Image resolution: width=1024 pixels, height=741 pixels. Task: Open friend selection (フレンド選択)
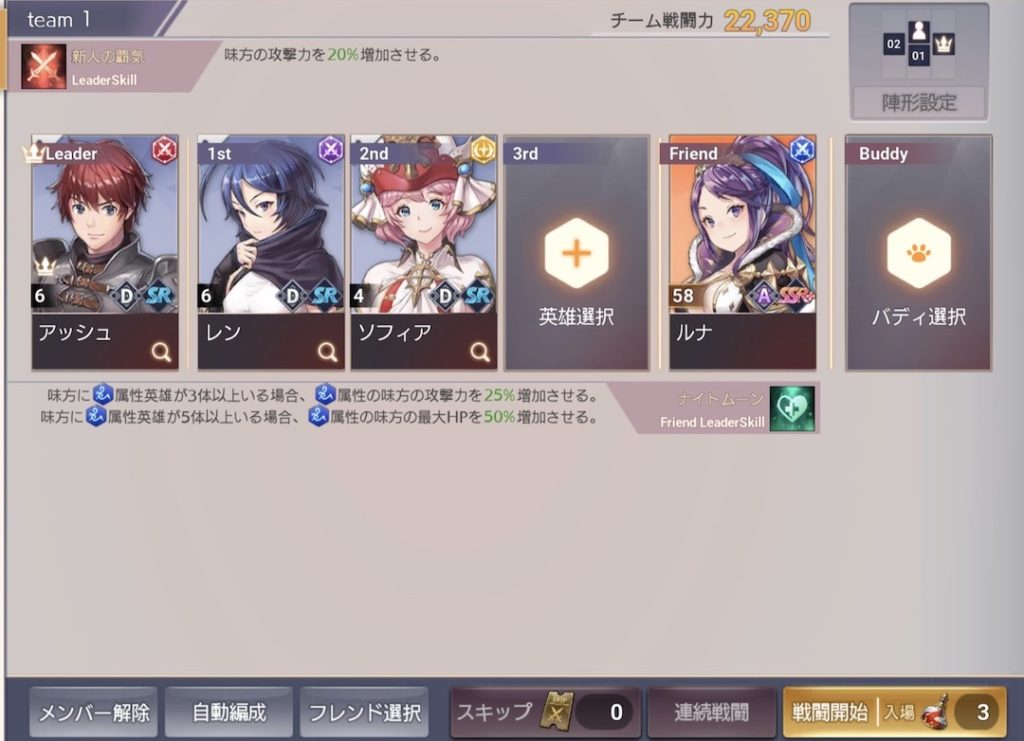click(x=364, y=713)
